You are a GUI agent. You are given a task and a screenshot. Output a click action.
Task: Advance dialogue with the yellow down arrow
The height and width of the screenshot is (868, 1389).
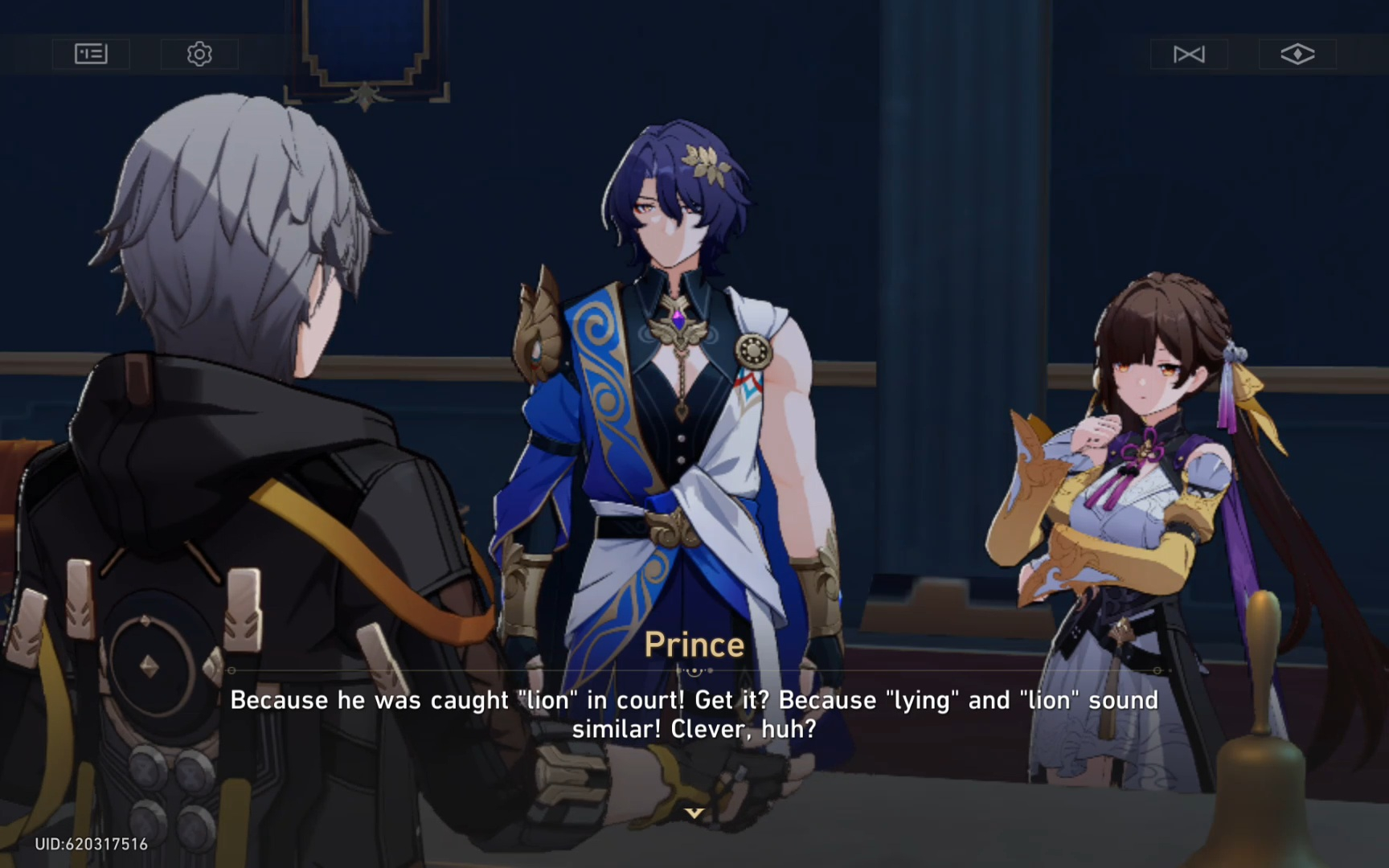pos(694,813)
